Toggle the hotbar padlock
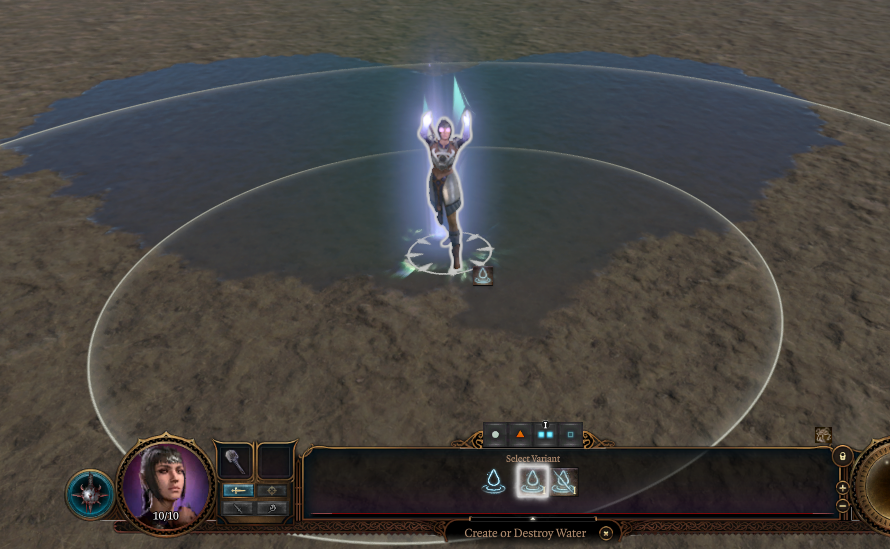The image size is (890, 549). tap(842, 456)
